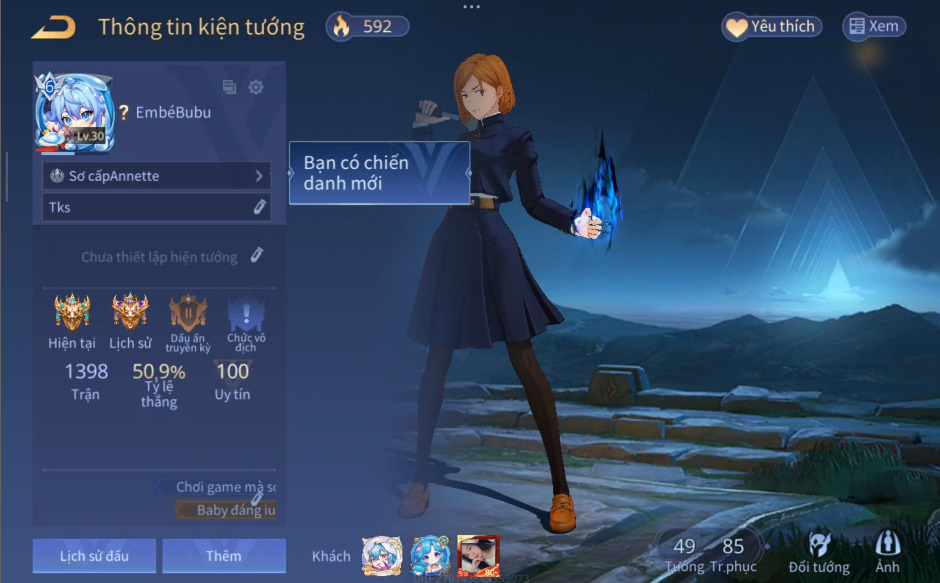Tap the Yêu thích heart button
940x583 pixels.
(771, 27)
